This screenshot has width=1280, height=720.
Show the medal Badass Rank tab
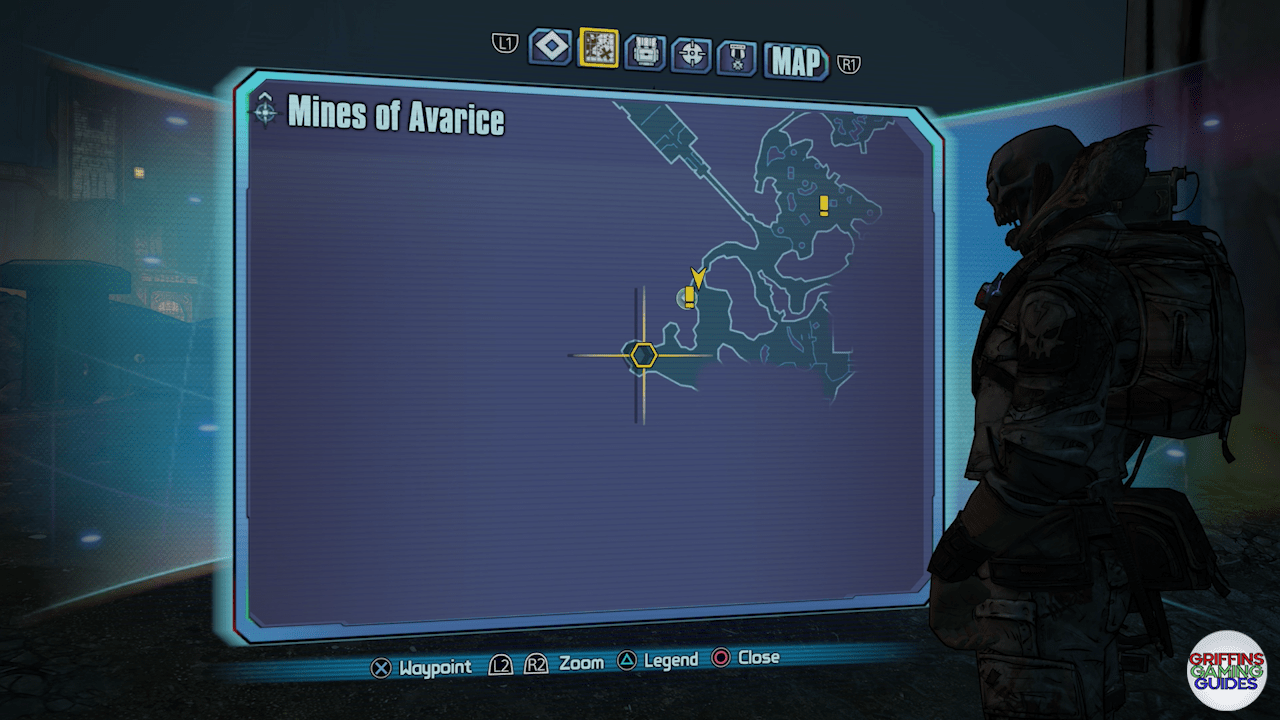pos(736,58)
